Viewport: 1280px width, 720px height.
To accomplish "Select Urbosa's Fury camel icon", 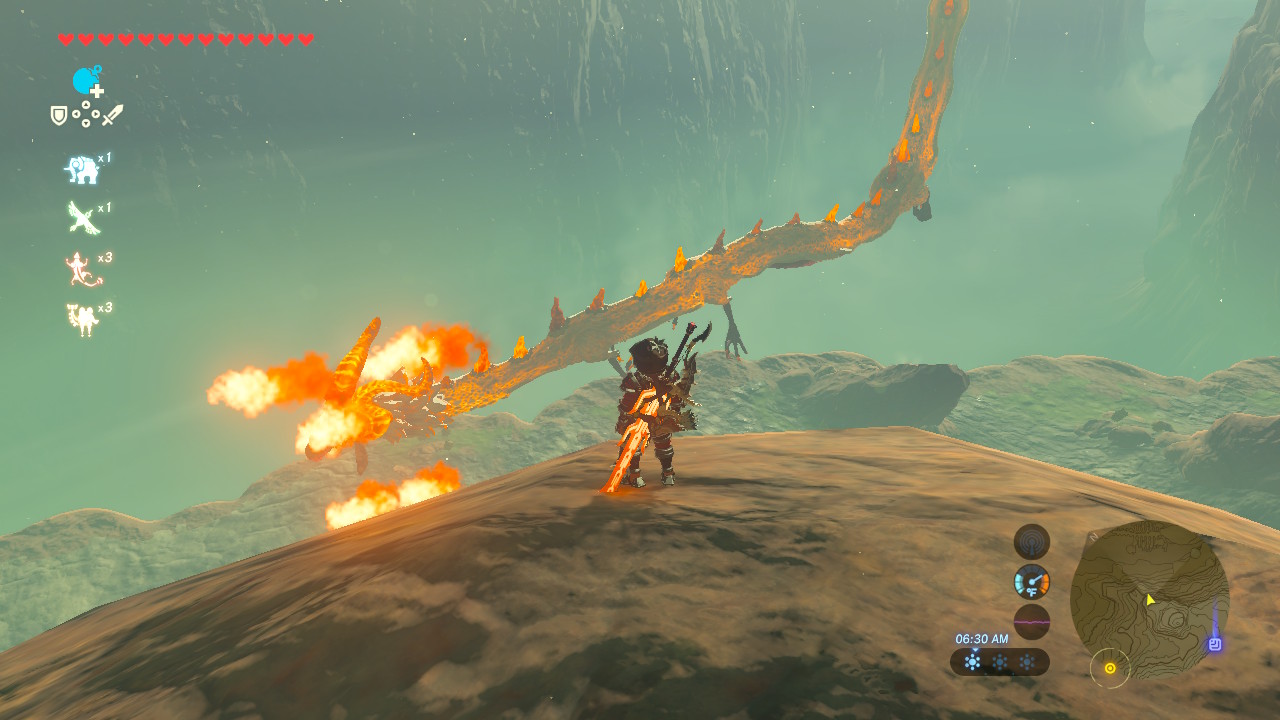I will tap(81, 319).
